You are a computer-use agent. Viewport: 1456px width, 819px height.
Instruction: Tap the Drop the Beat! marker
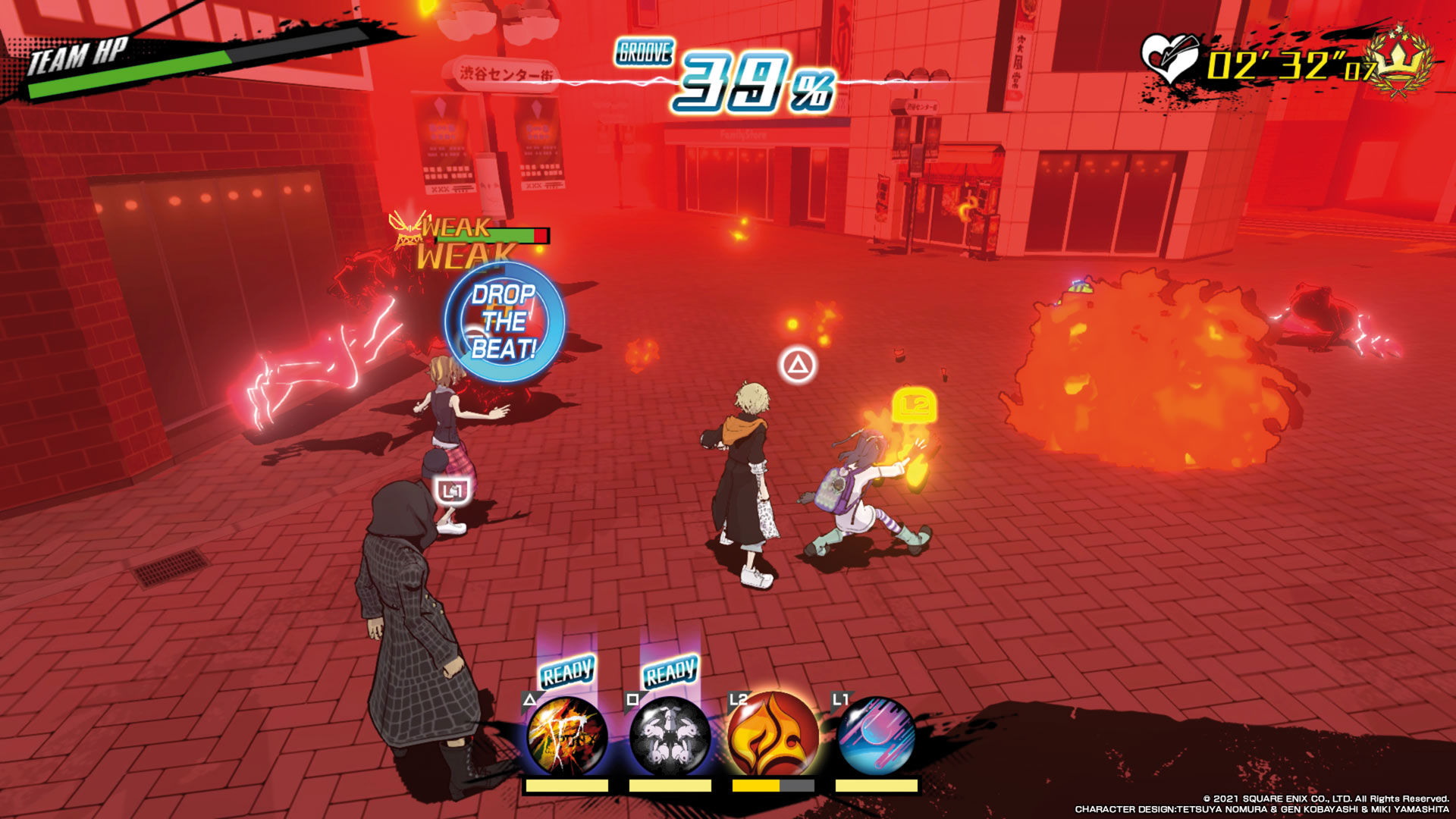click(x=504, y=322)
